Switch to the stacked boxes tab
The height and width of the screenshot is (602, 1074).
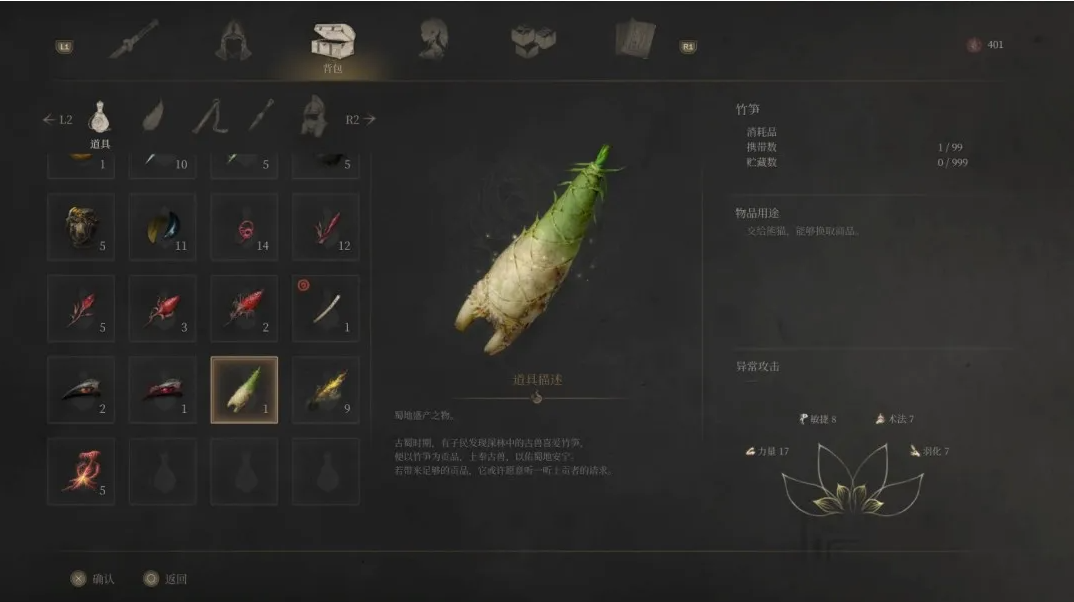532,40
